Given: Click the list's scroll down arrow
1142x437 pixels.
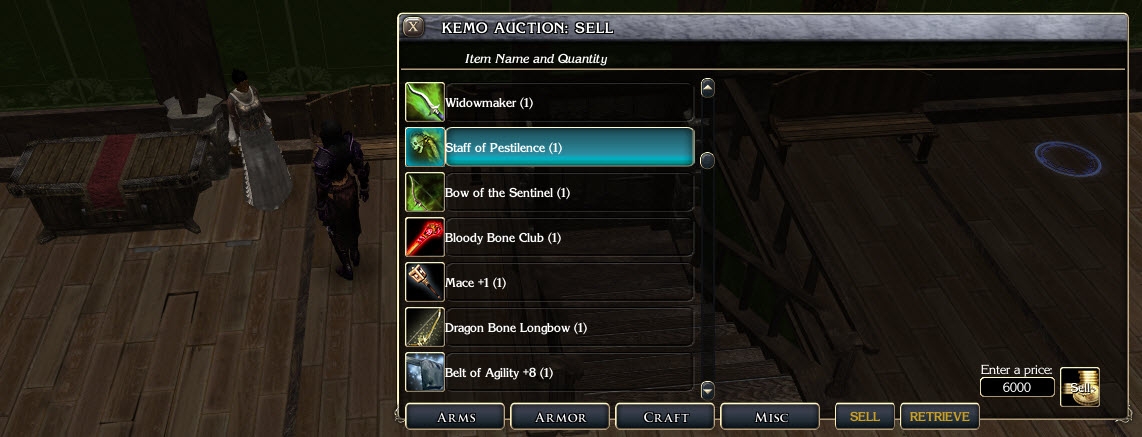Looking at the screenshot, I should (708, 389).
